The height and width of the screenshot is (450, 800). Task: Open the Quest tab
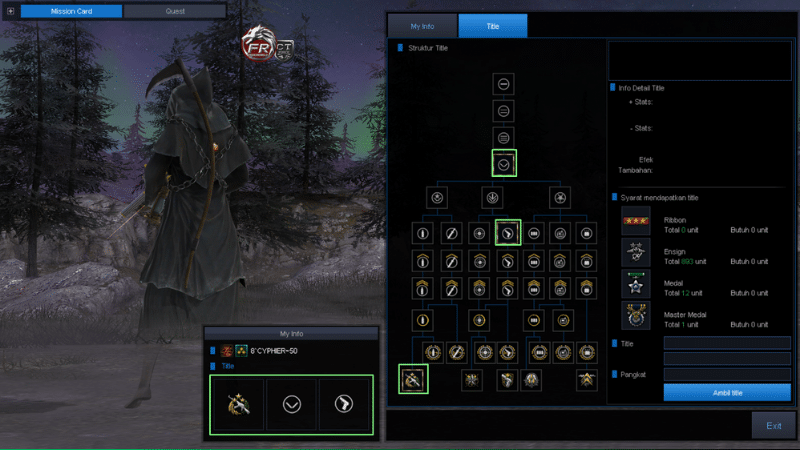174,11
